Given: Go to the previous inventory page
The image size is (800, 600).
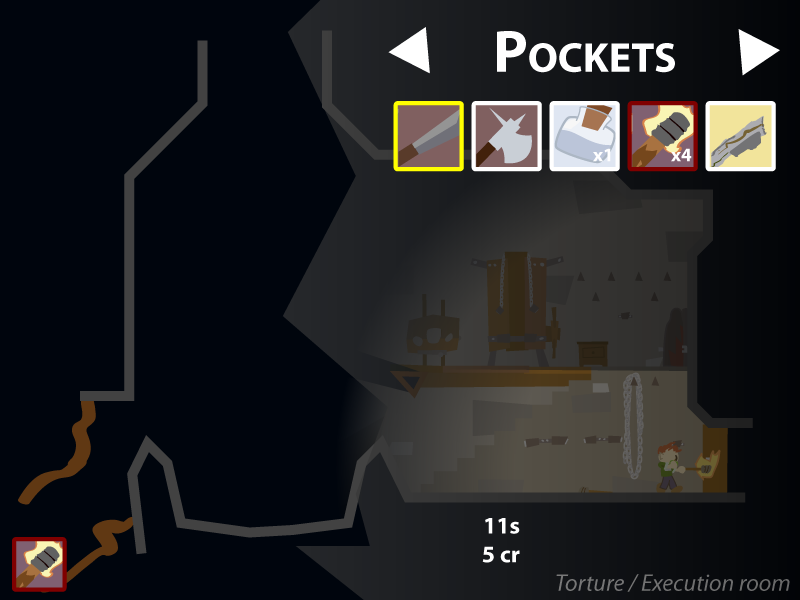Looking at the screenshot, I should coord(410,52).
